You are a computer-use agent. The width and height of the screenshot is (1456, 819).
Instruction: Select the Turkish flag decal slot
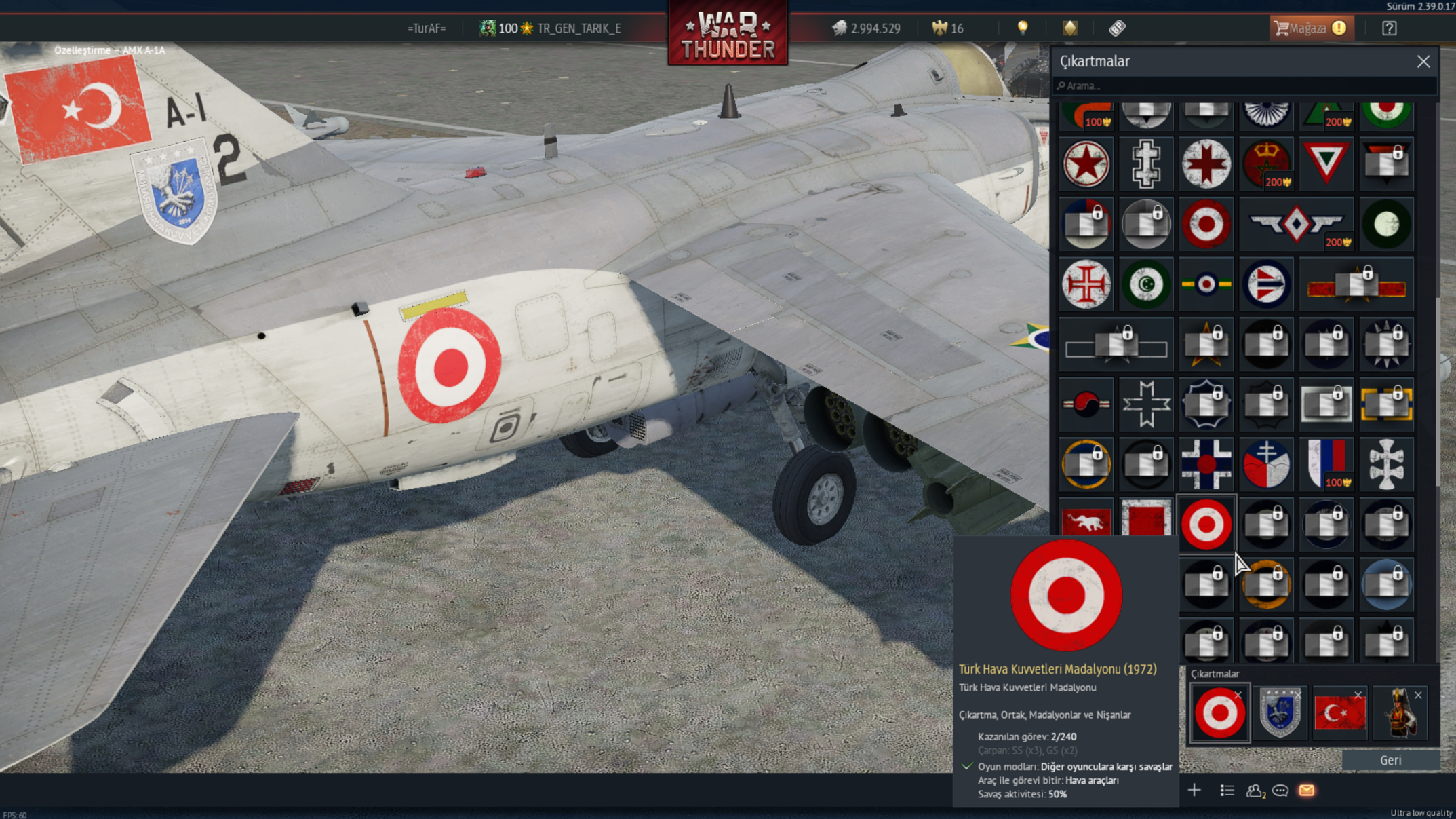pyautogui.click(x=1339, y=713)
